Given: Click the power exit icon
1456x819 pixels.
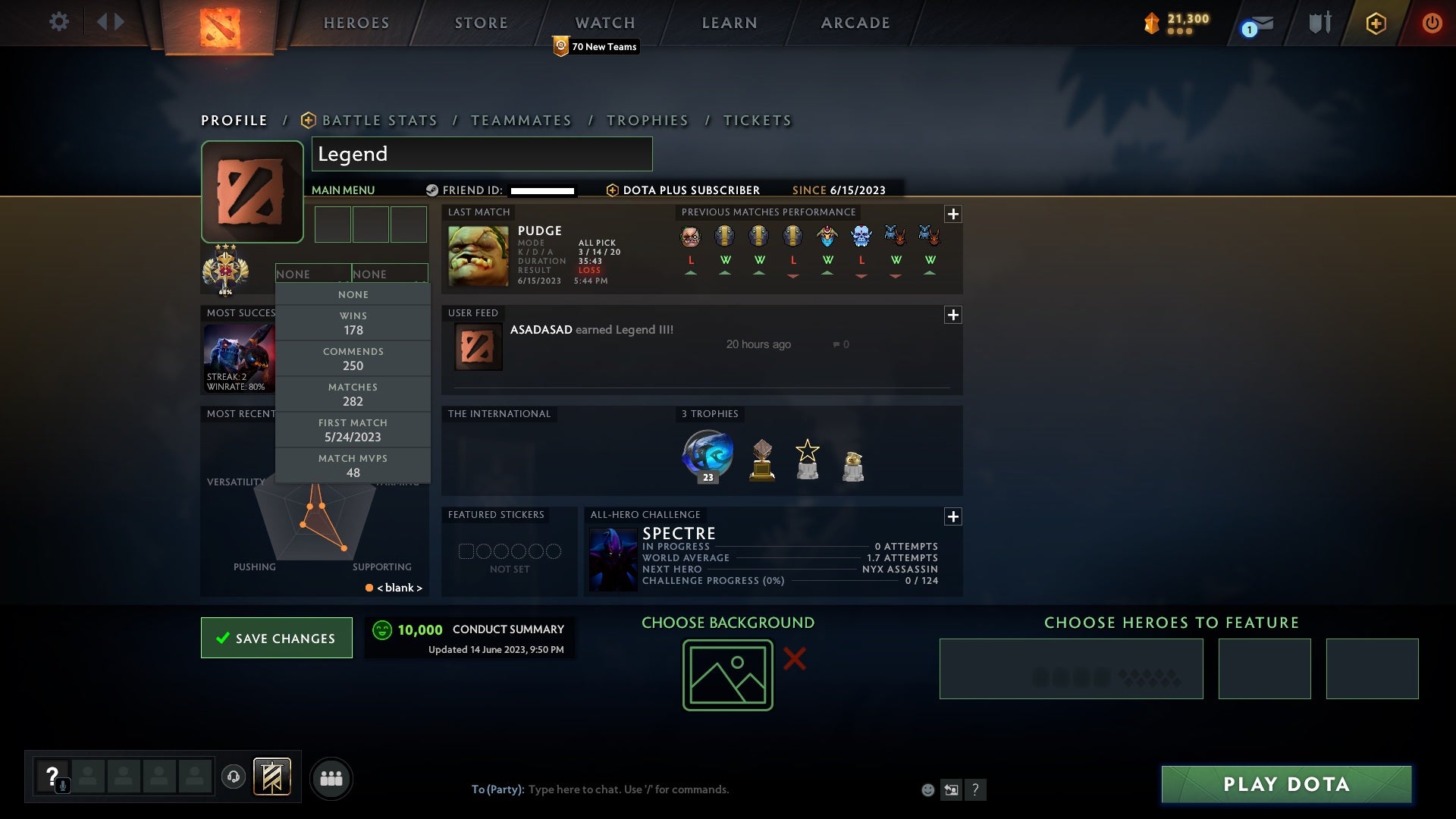Looking at the screenshot, I should point(1432,22).
